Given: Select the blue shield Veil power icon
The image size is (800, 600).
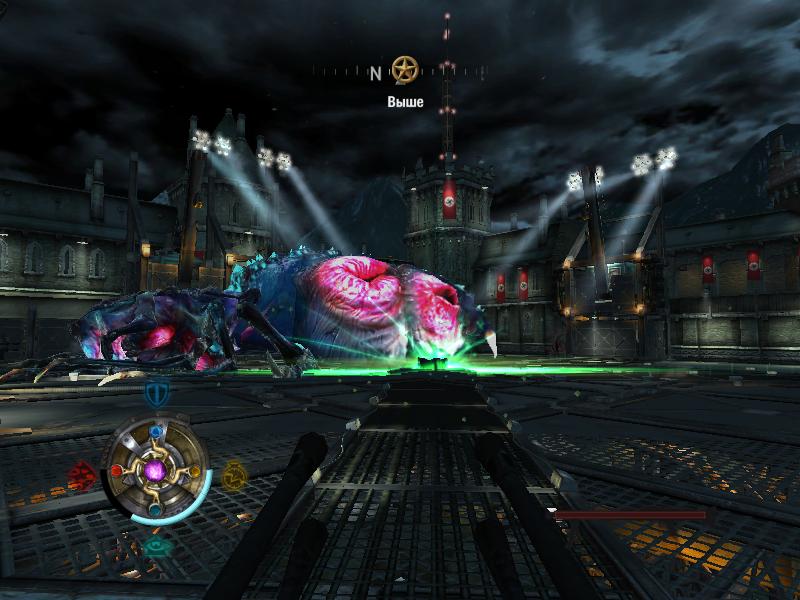Looking at the screenshot, I should coord(155,391).
